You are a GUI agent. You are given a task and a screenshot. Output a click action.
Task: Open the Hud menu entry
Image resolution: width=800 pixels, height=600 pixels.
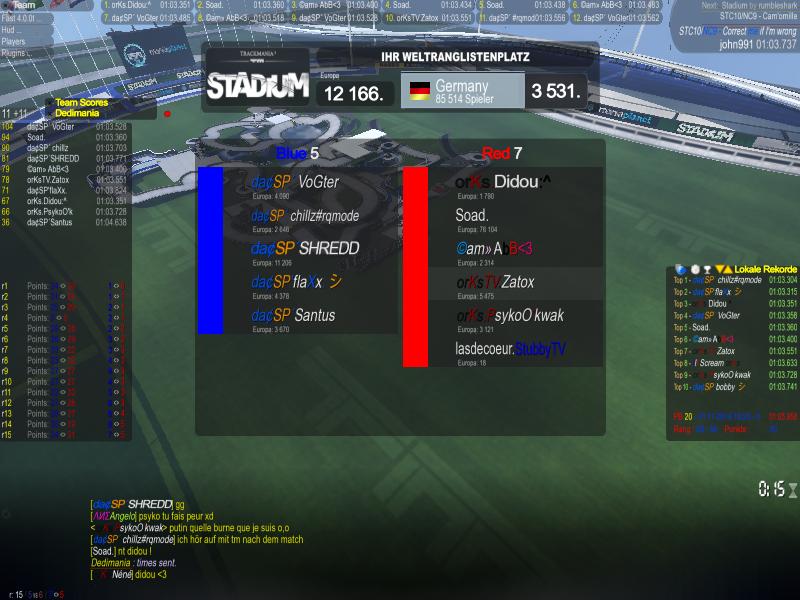(12, 30)
